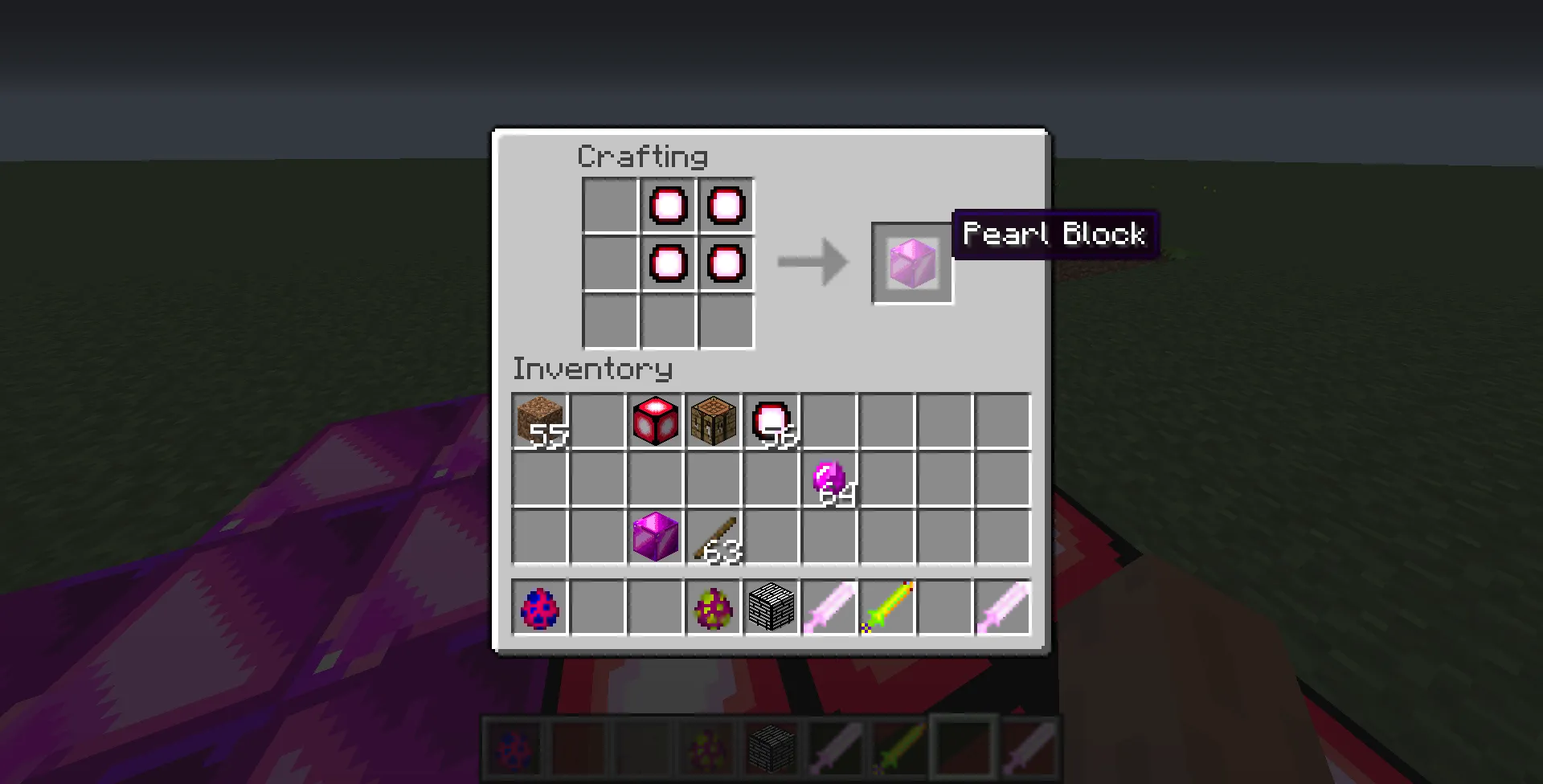The image size is (1543, 784).
Task: Grab the pink sword in the rightmost hotbar slot
Action: tap(1003, 608)
